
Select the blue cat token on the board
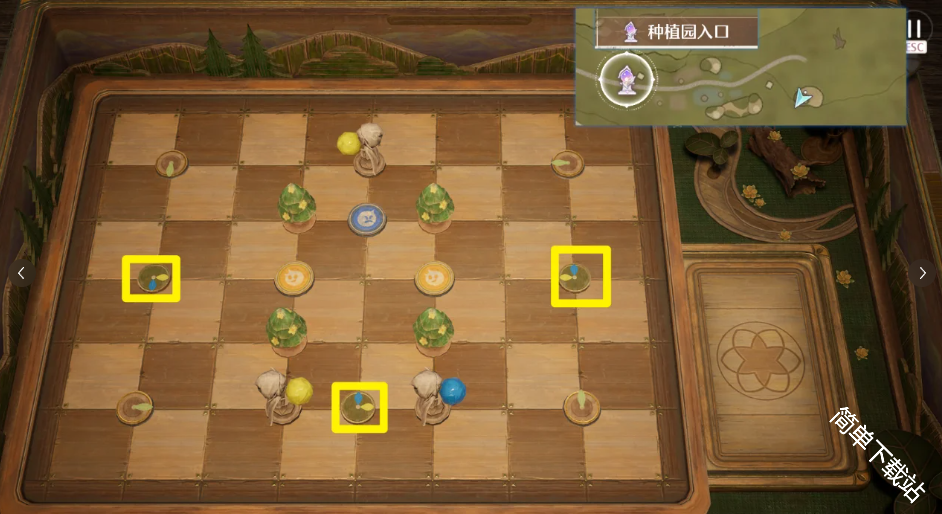368,217
